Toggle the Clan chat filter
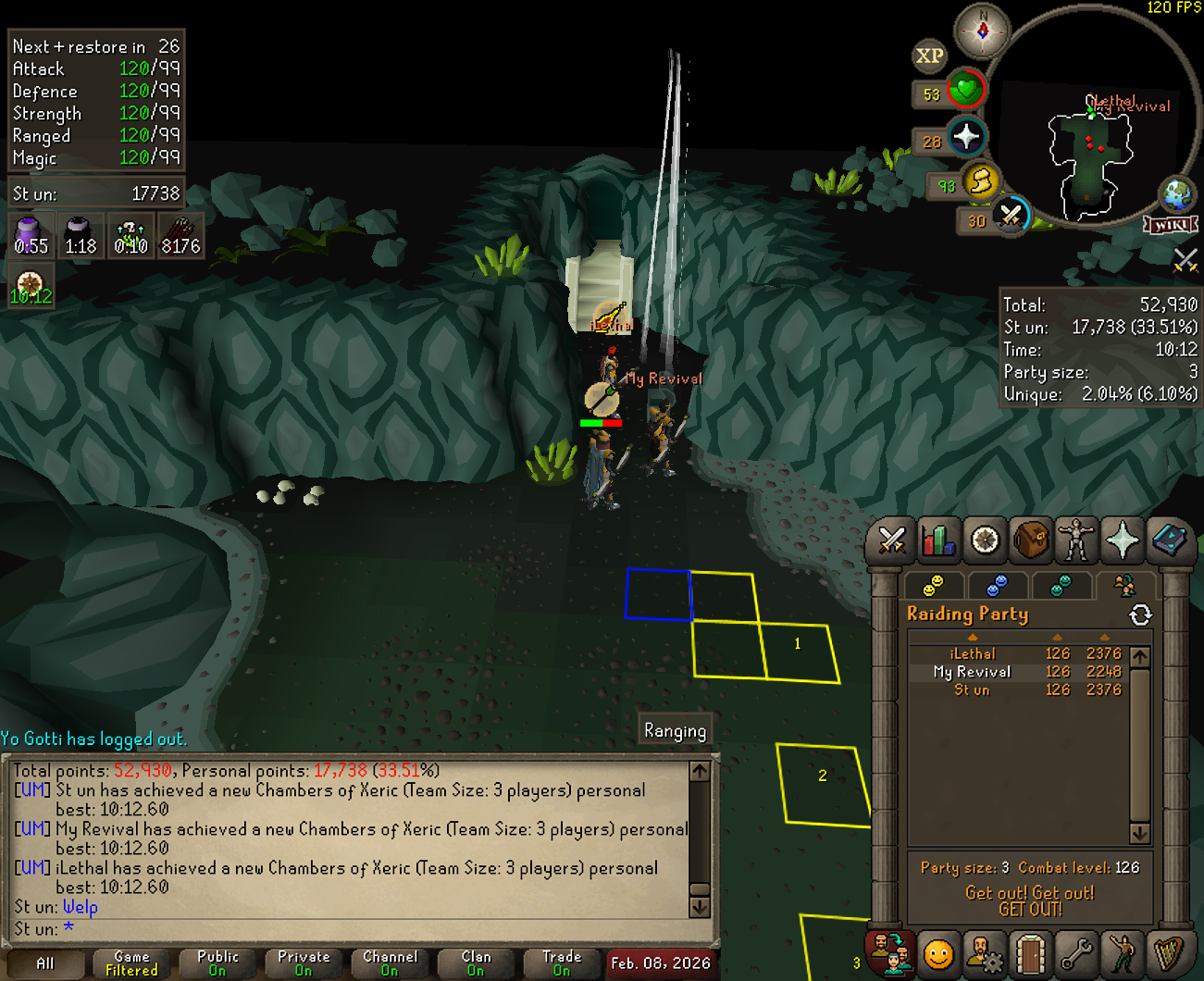Image resolution: width=1204 pixels, height=981 pixels. coord(476,963)
